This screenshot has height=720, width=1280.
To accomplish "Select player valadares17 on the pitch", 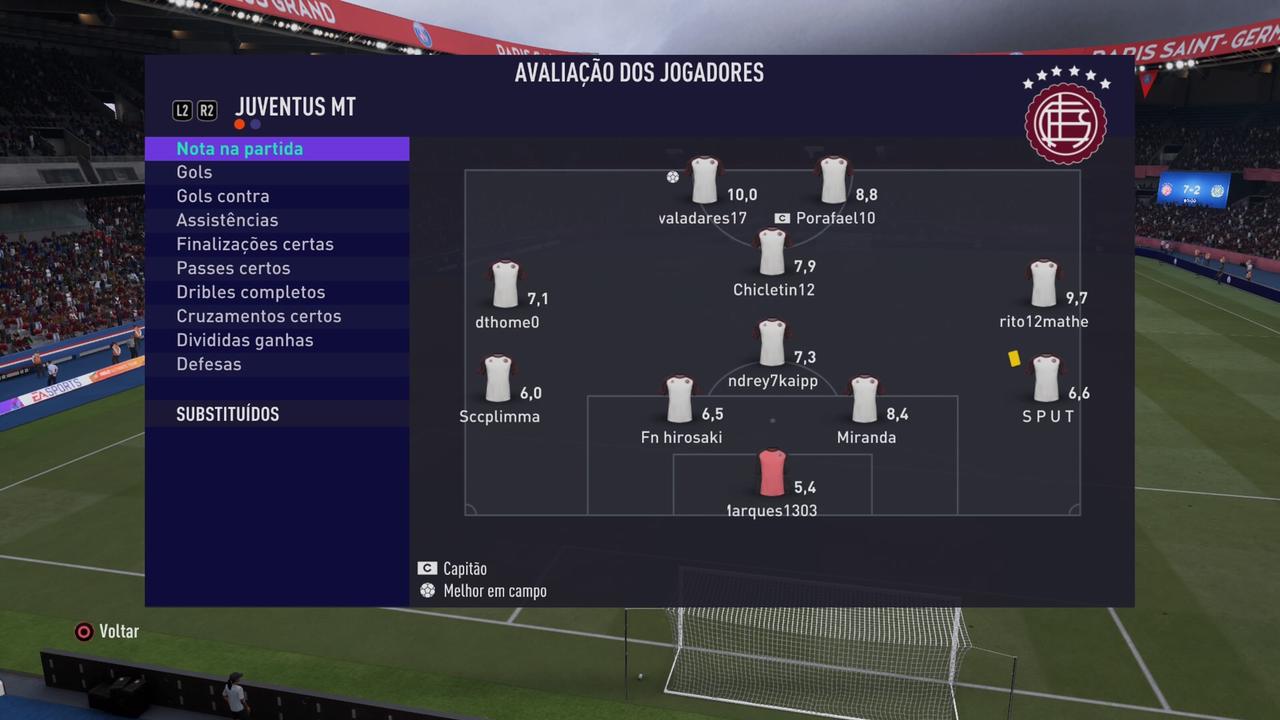I will [x=705, y=181].
